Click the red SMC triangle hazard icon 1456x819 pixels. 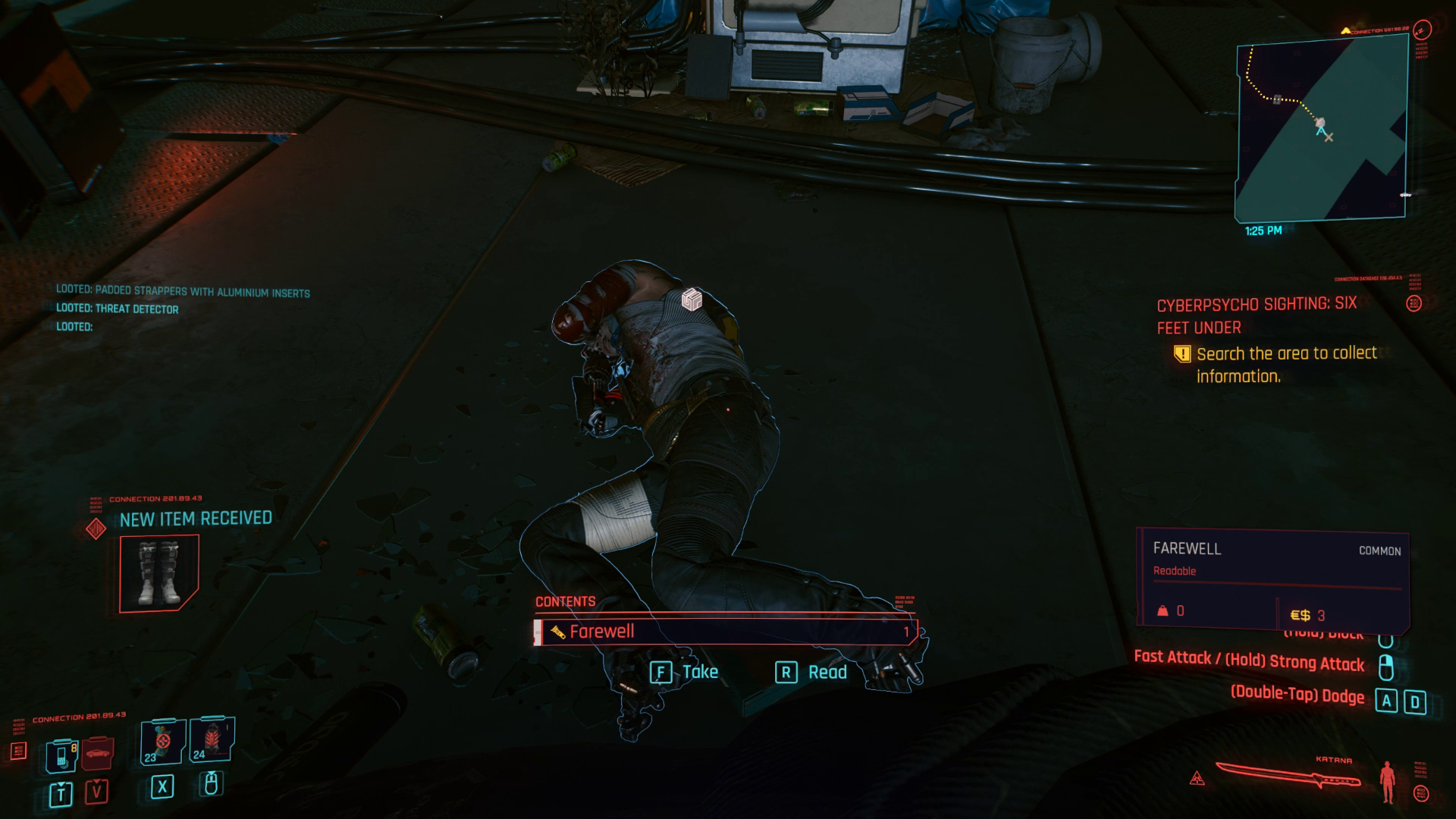1196,778
